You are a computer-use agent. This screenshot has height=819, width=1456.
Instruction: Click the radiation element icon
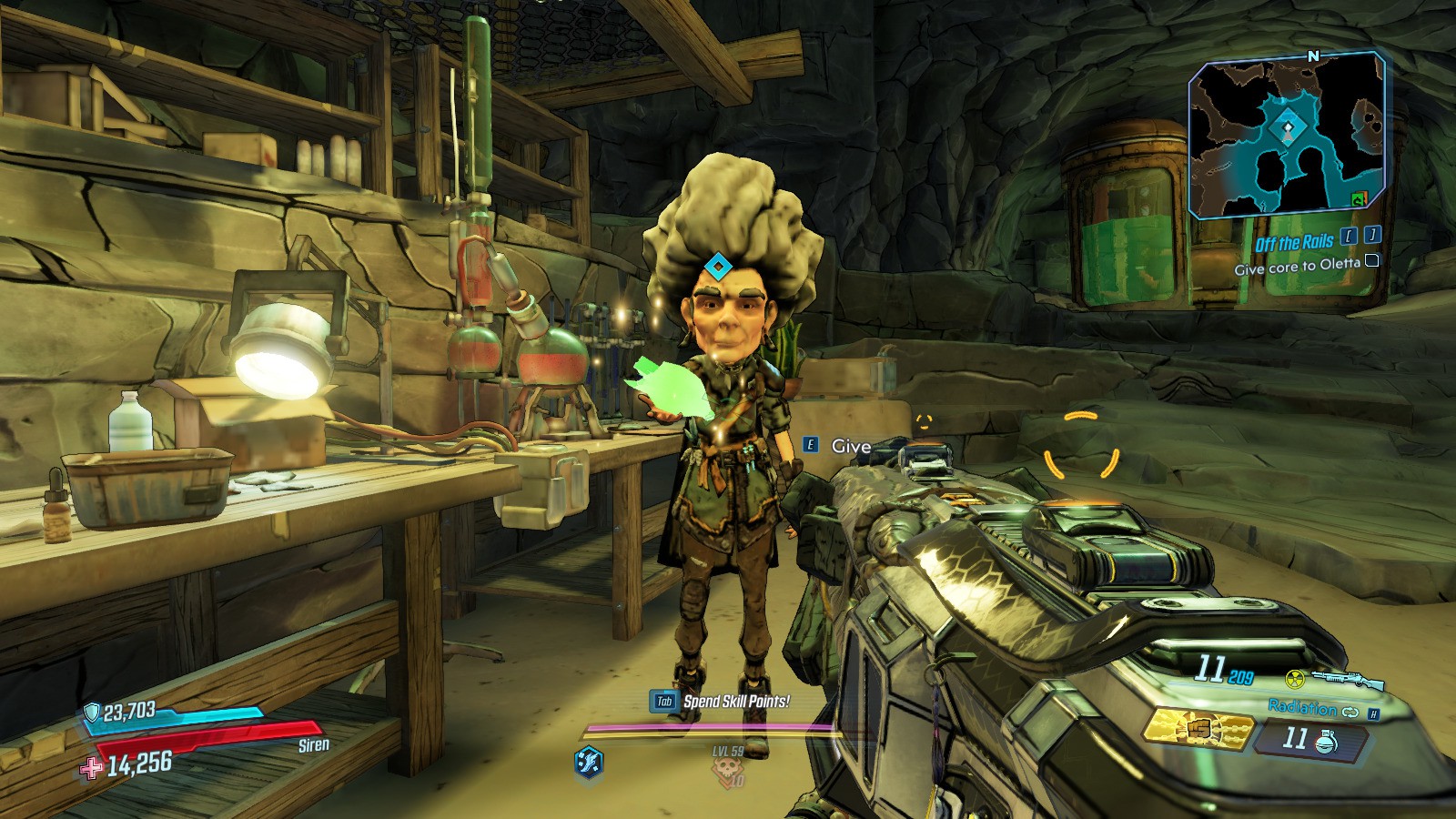[x=1295, y=679]
